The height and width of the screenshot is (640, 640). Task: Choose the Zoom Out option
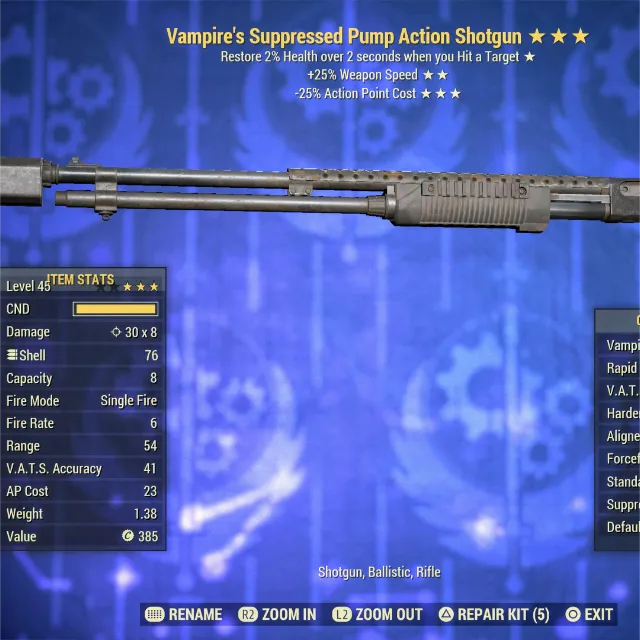click(378, 614)
